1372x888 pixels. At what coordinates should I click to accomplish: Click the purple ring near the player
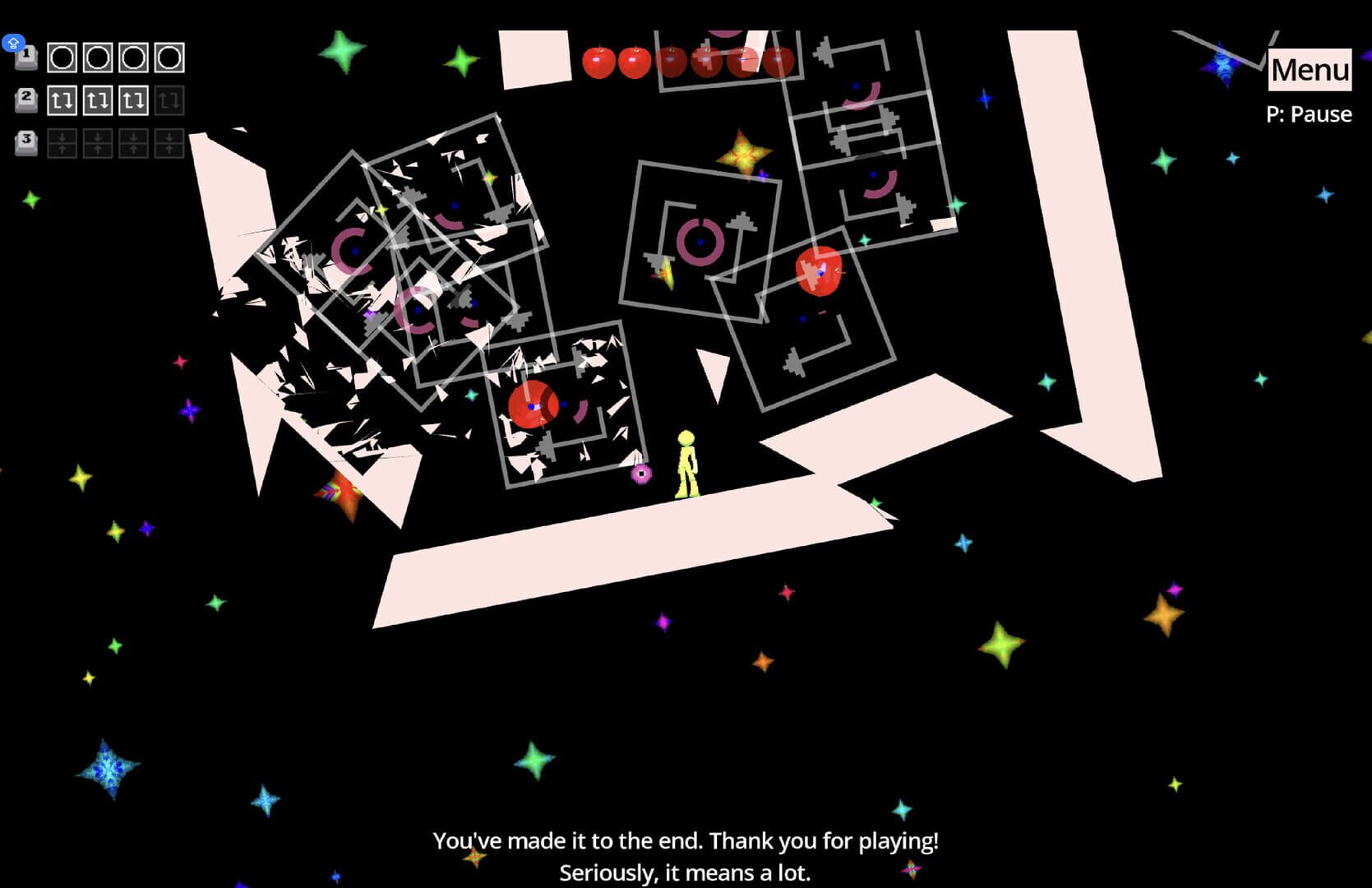[644, 473]
